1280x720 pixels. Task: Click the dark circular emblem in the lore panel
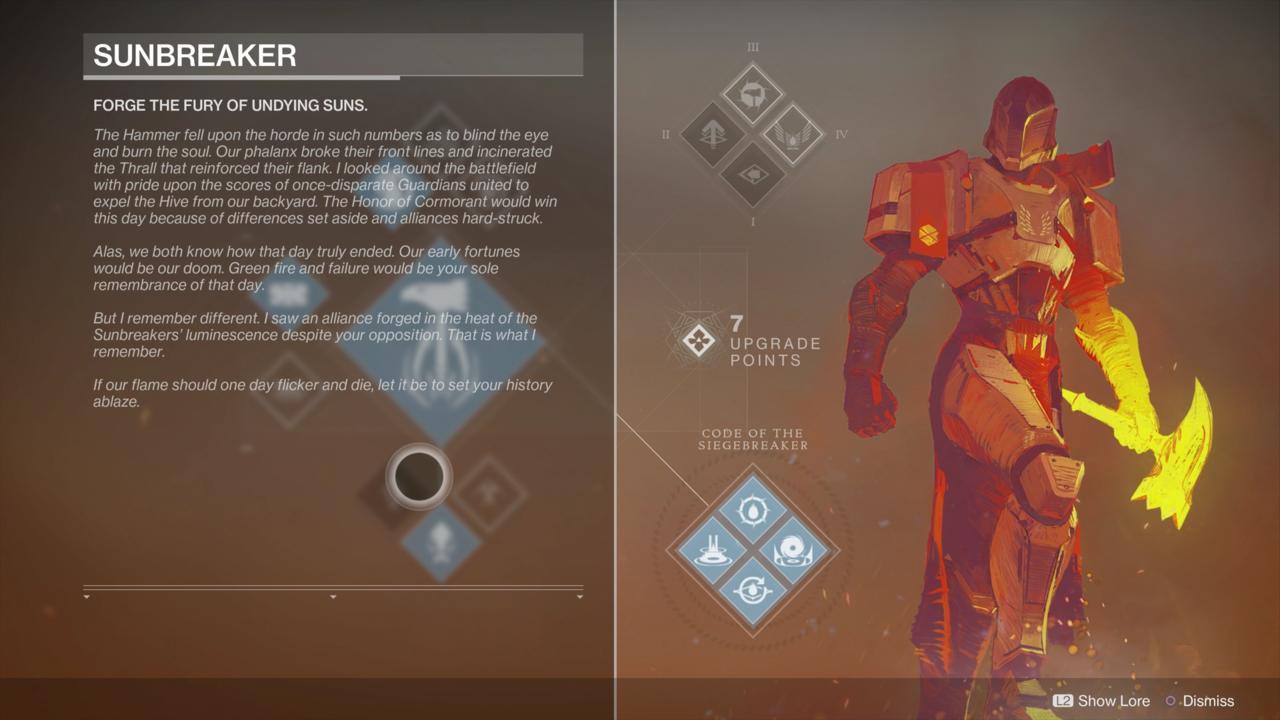[x=419, y=477]
